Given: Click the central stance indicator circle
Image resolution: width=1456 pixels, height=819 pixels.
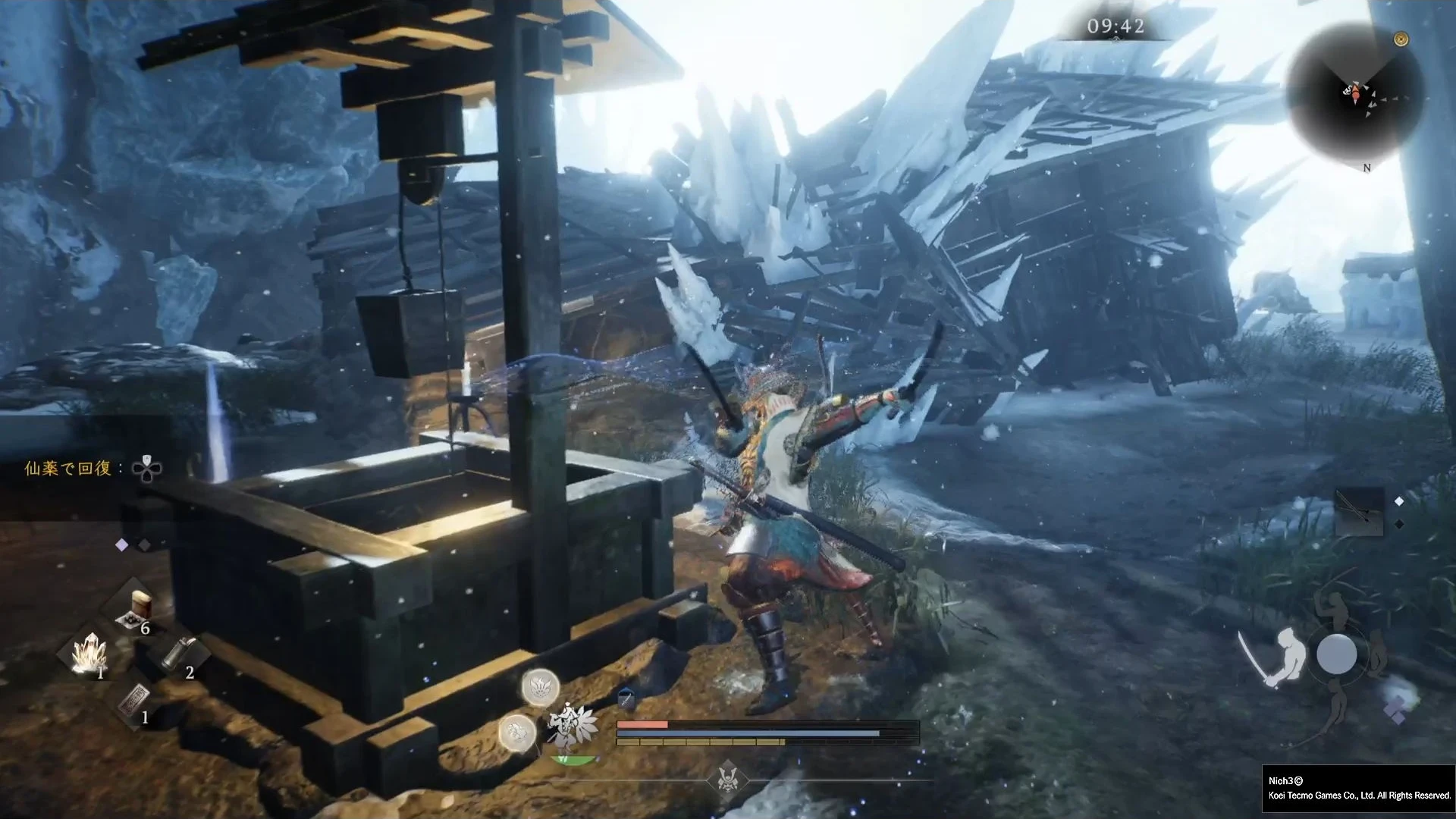Looking at the screenshot, I should pyautogui.click(x=1336, y=654).
